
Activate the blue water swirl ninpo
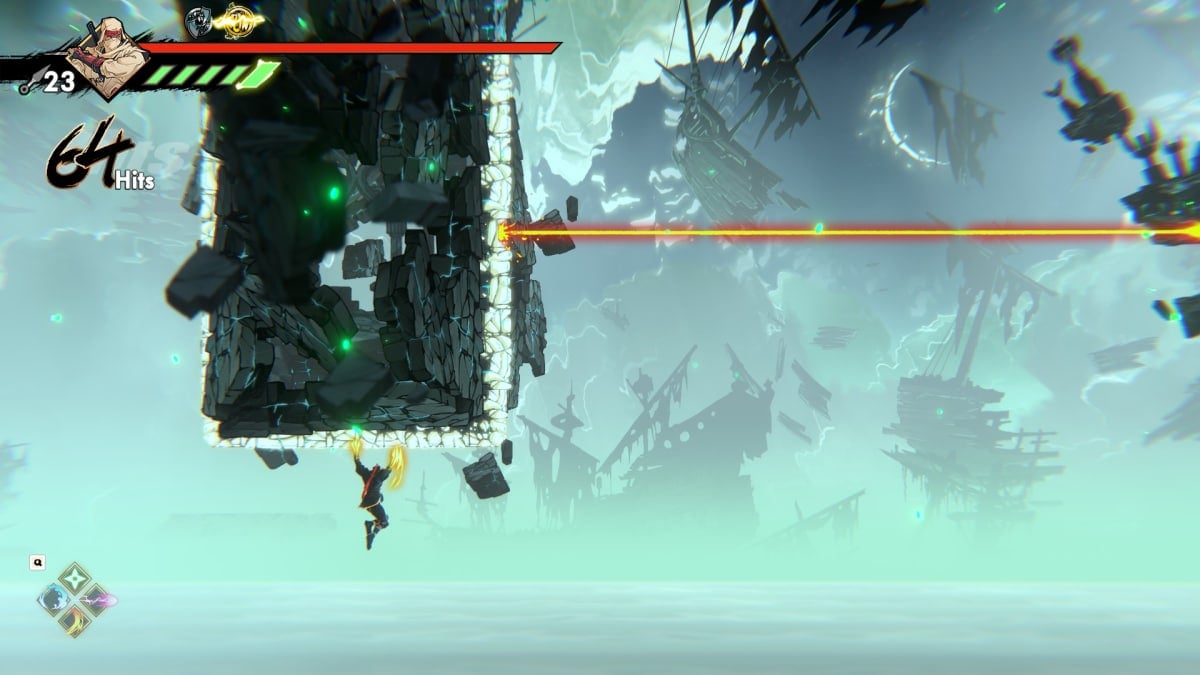[52, 600]
